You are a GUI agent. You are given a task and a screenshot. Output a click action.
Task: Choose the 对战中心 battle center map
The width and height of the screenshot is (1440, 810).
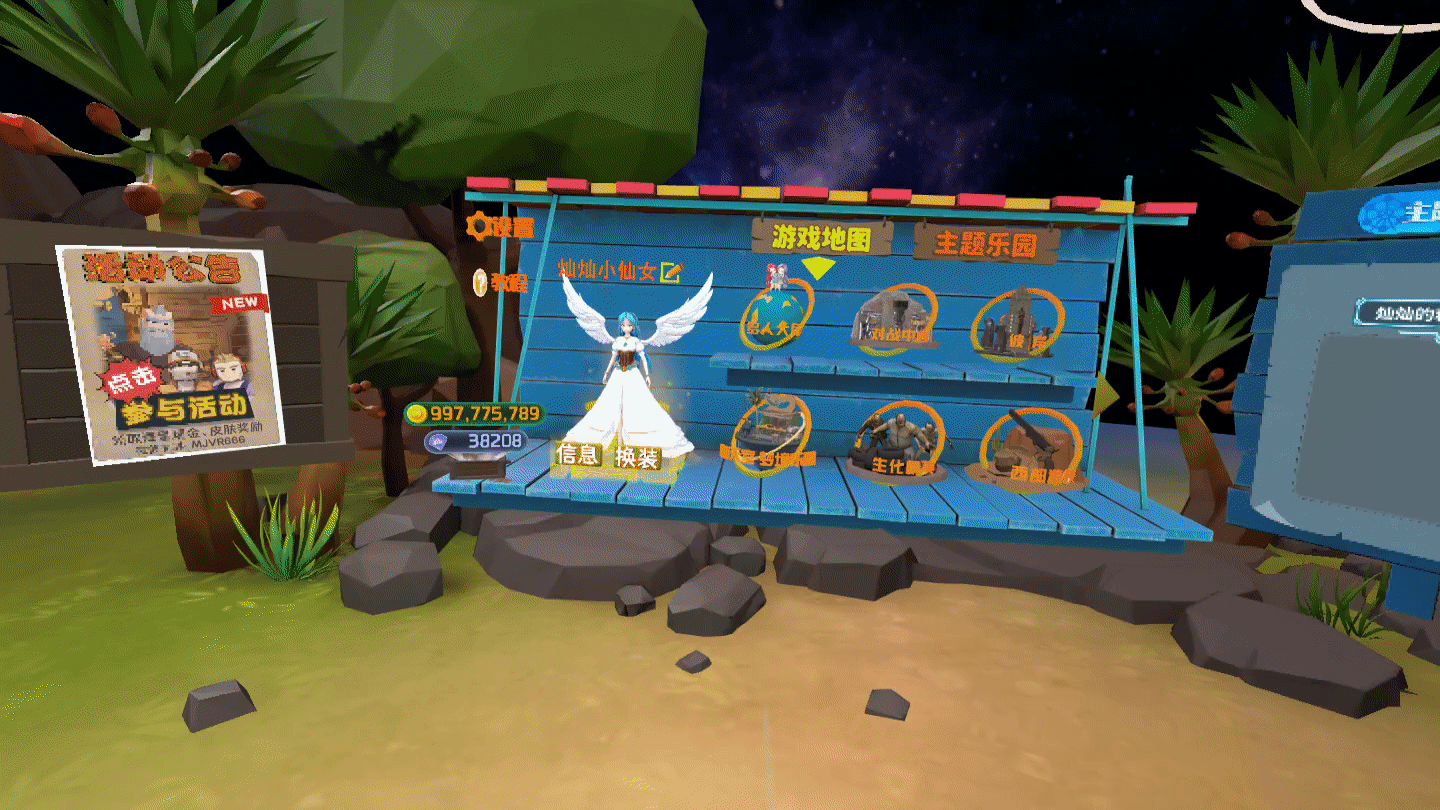pyautogui.click(x=894, y=318)
